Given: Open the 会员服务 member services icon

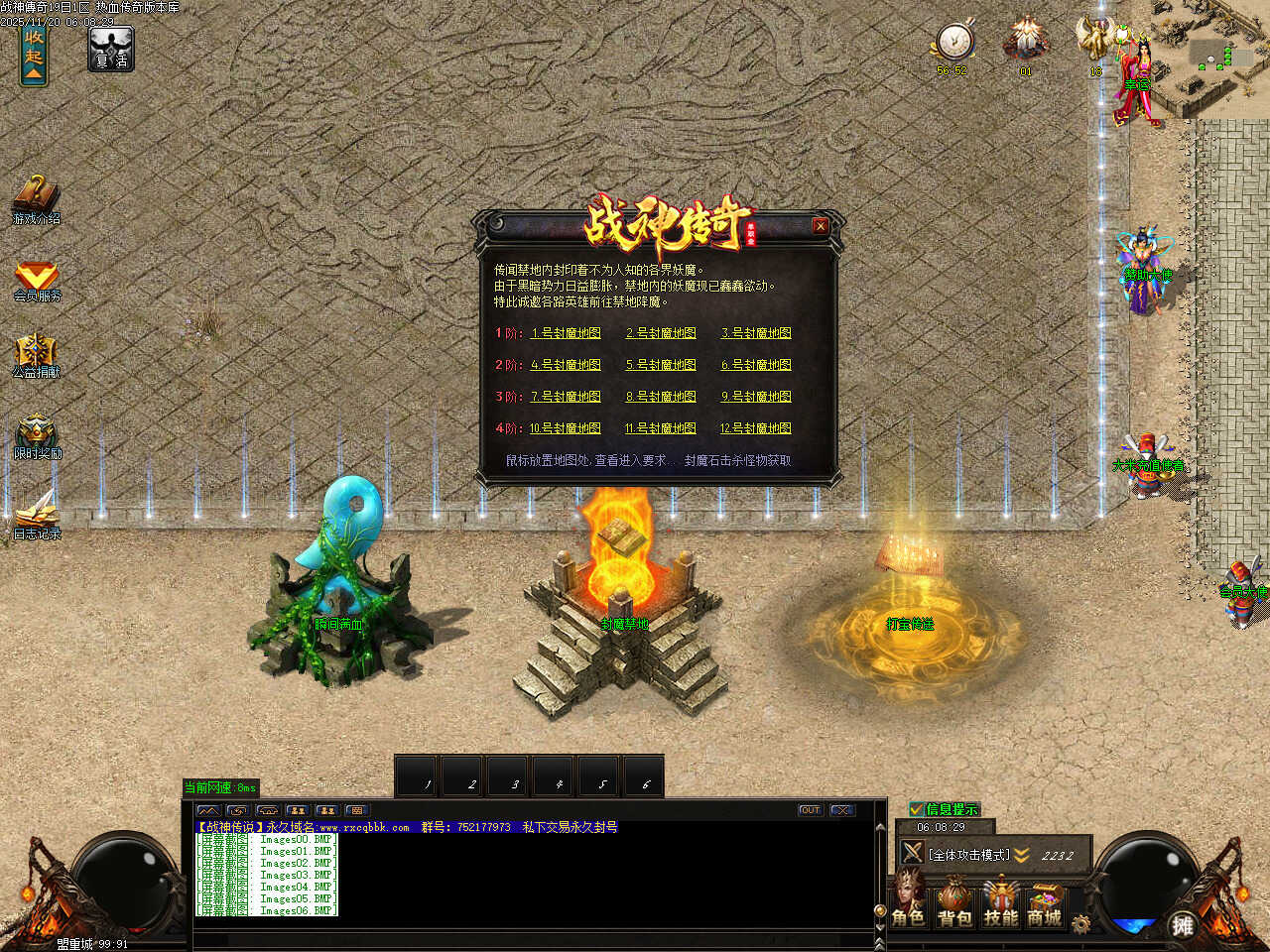Looking at the screenshot, I should 37,278.
